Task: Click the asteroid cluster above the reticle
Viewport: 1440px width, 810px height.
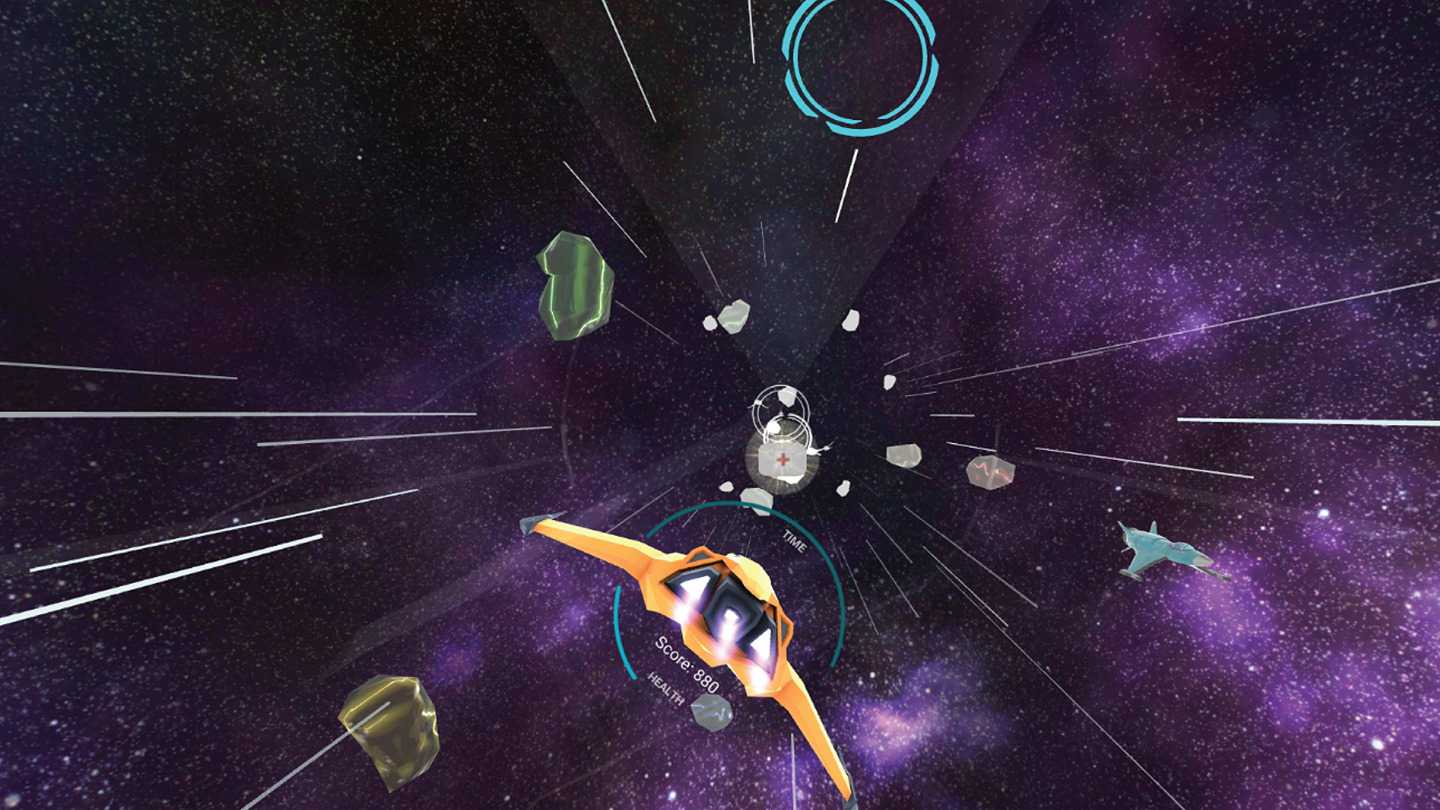Action: (735, 315)
